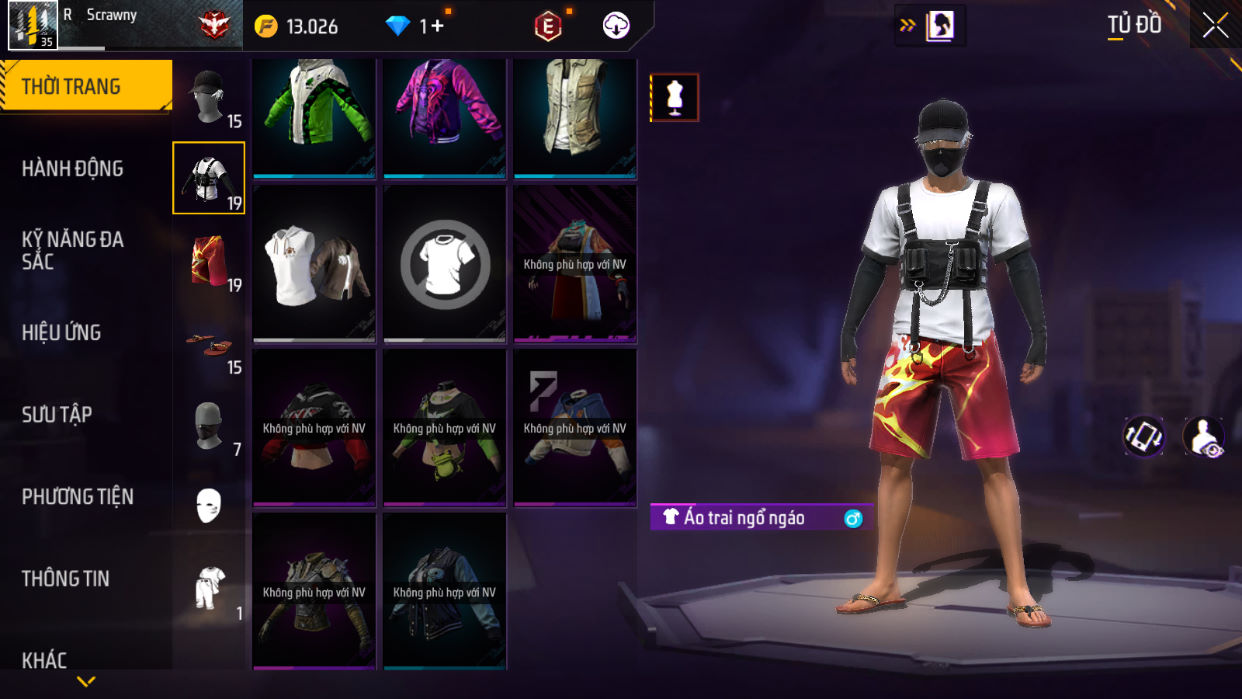Choose the head accessories category with cap icon
This screenshot has width=1242, height=699.
click(209, 98)
